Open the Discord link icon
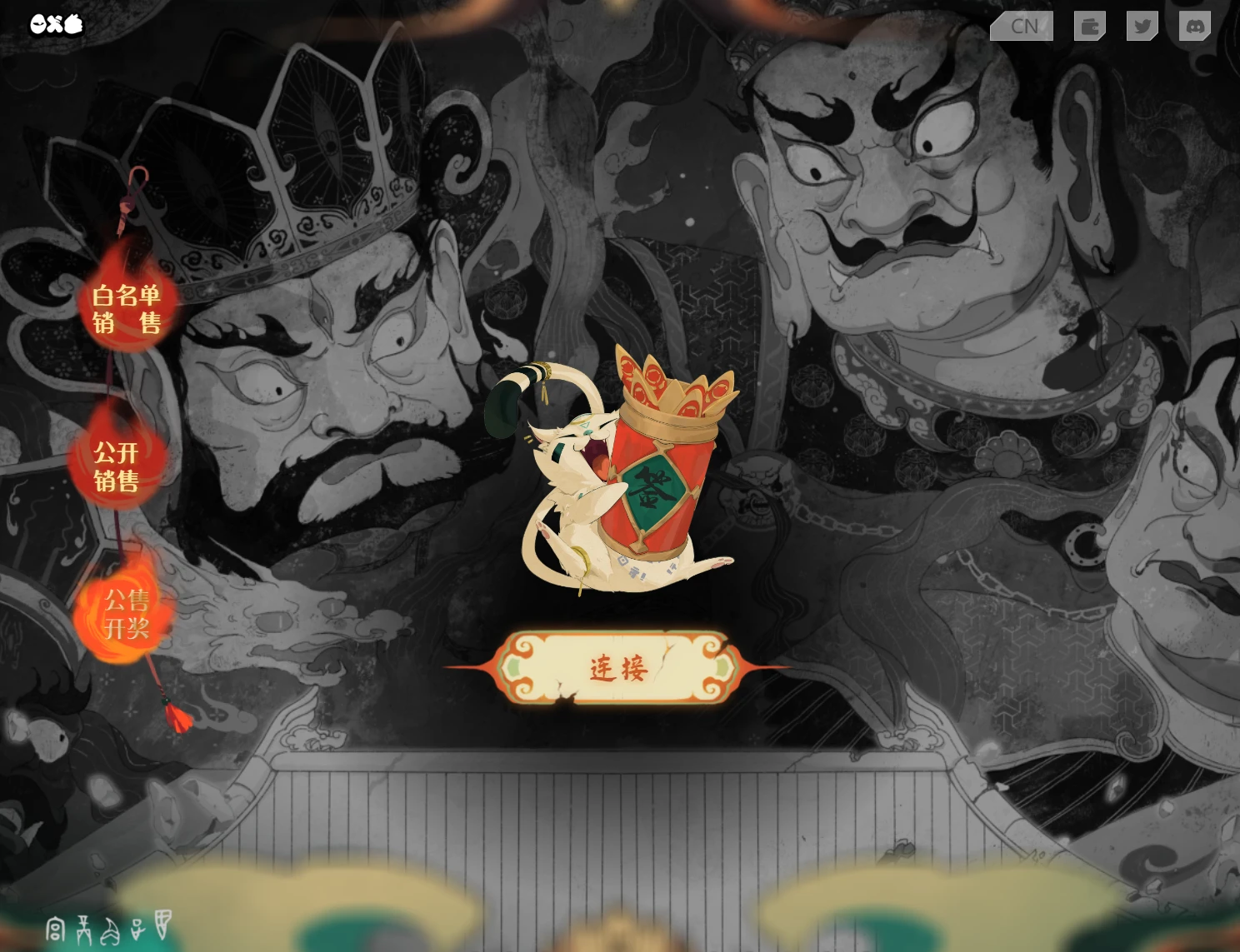The height and width of the screenshot is (952, 1240). tap(1195, 26)
